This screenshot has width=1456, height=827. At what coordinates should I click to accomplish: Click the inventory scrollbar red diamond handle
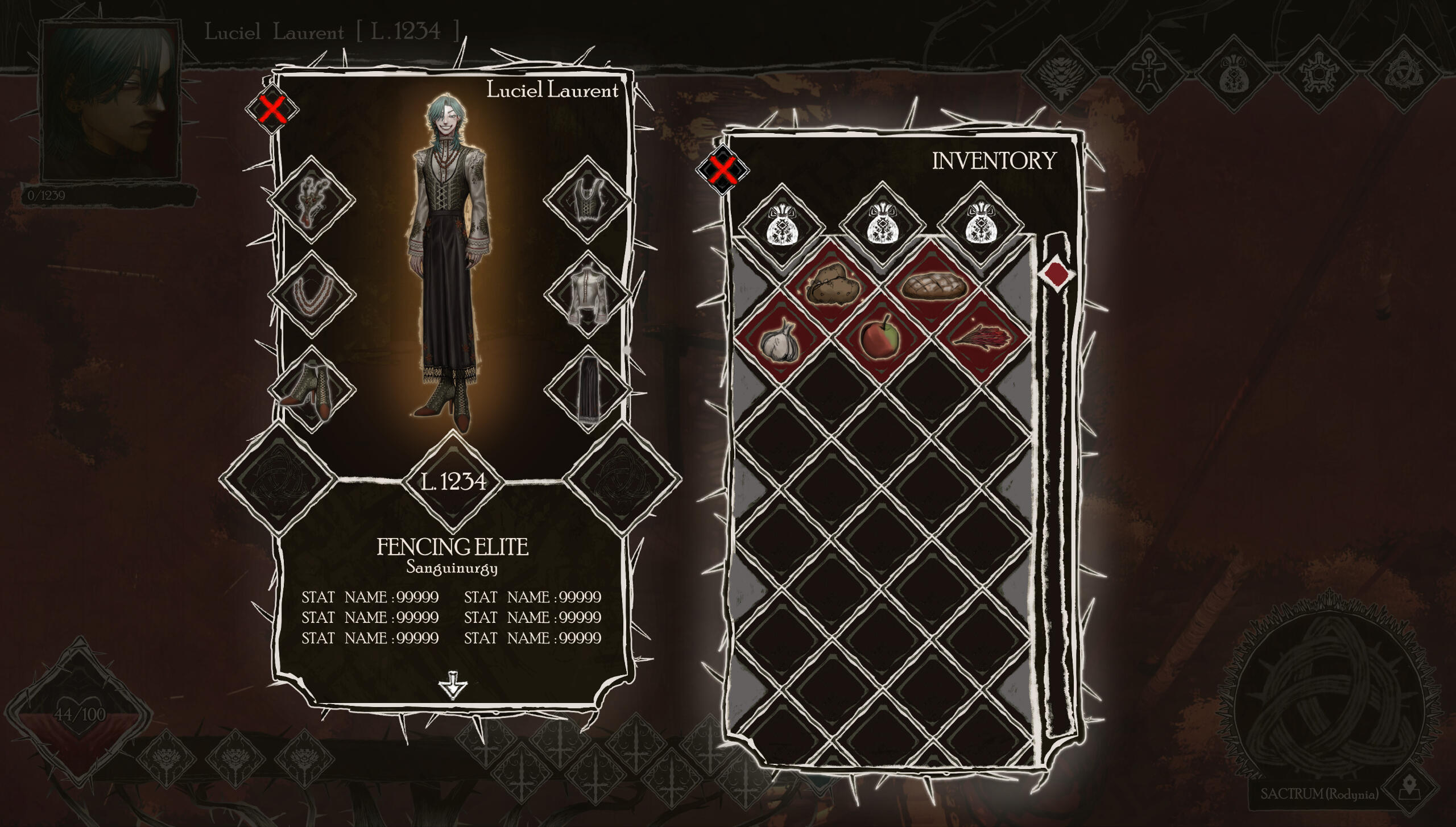(x=1056, y=274)
